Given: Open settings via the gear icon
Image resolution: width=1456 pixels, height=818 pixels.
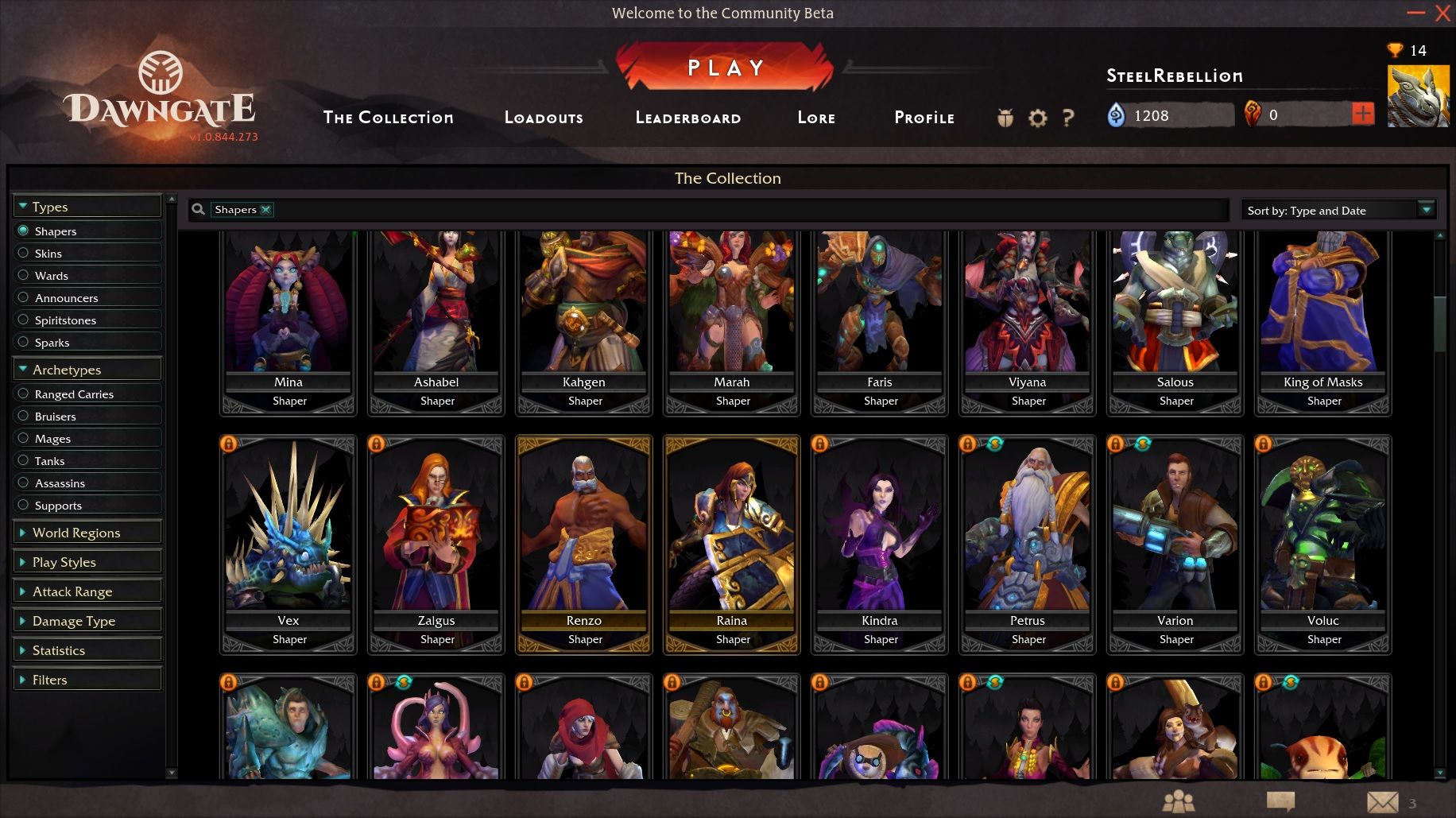Looking at the screenshot, I should point(1037,118).
